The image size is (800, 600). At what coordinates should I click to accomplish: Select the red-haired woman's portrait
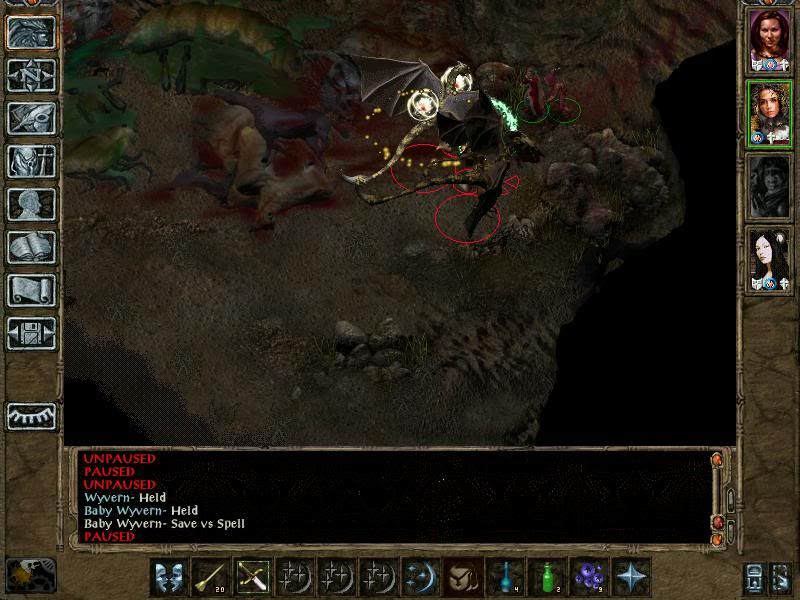768,41
